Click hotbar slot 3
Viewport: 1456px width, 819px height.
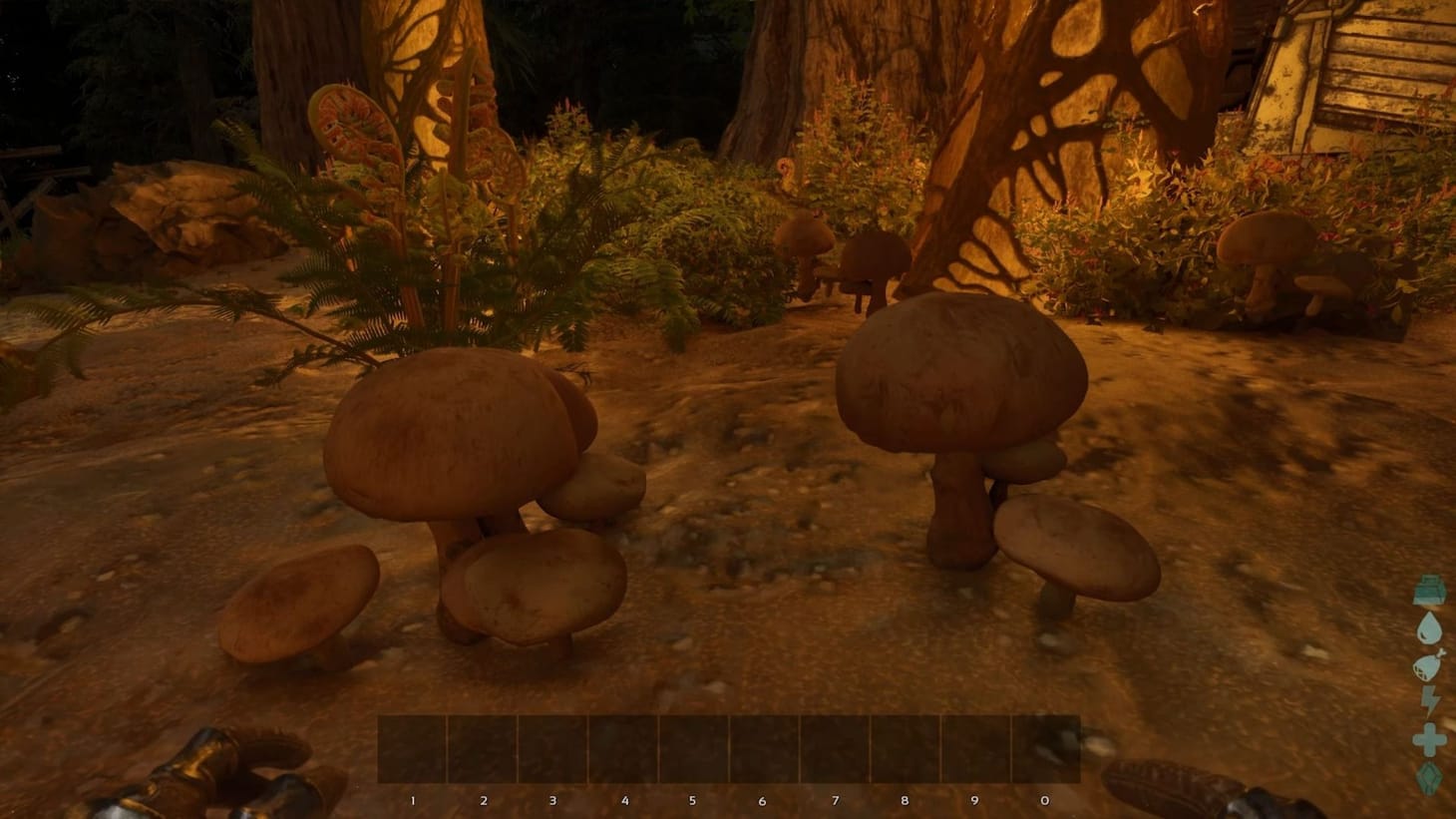tap(551, 746)
